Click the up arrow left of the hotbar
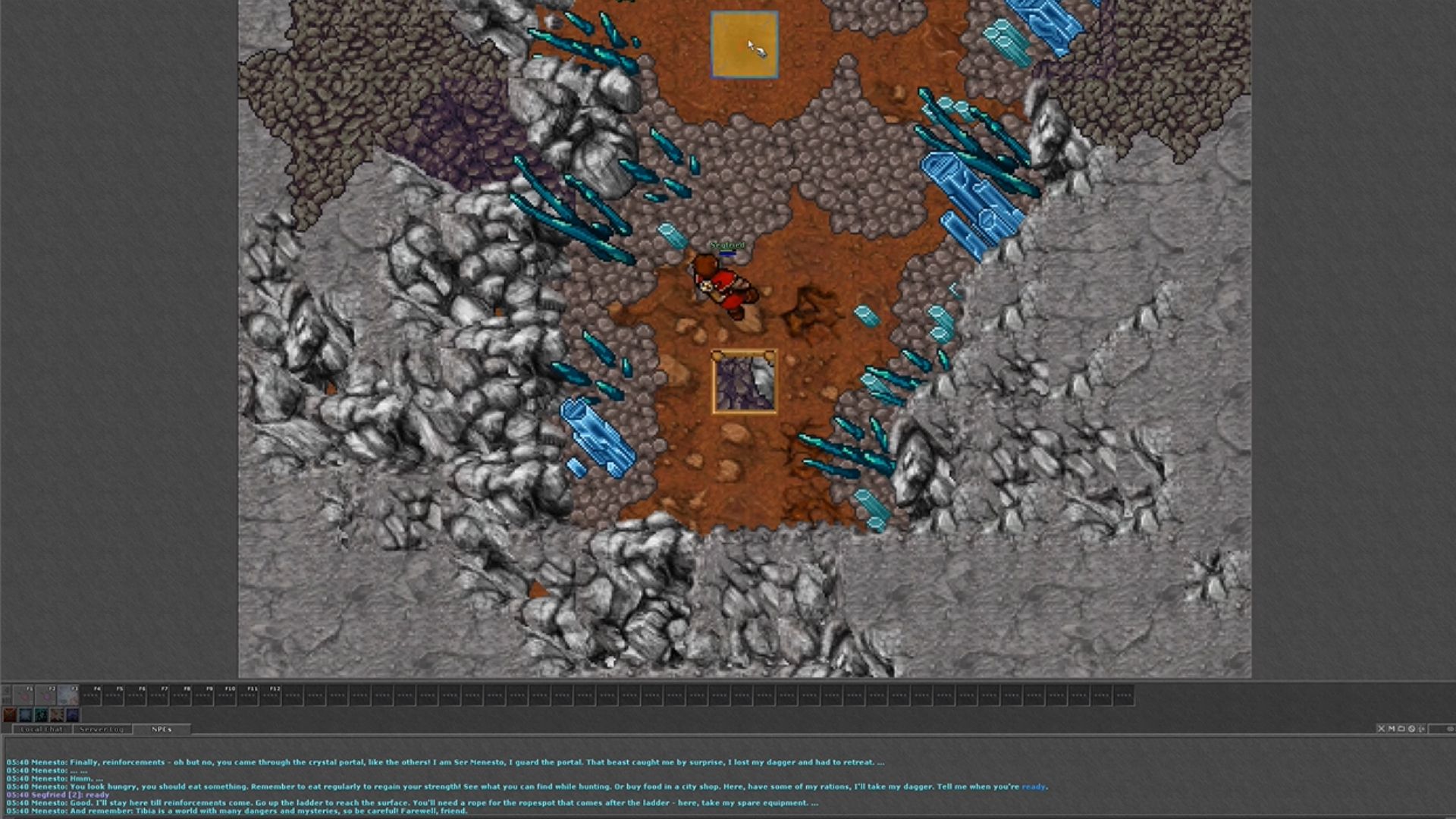1456x819 pixels. [x=5, y=689]
